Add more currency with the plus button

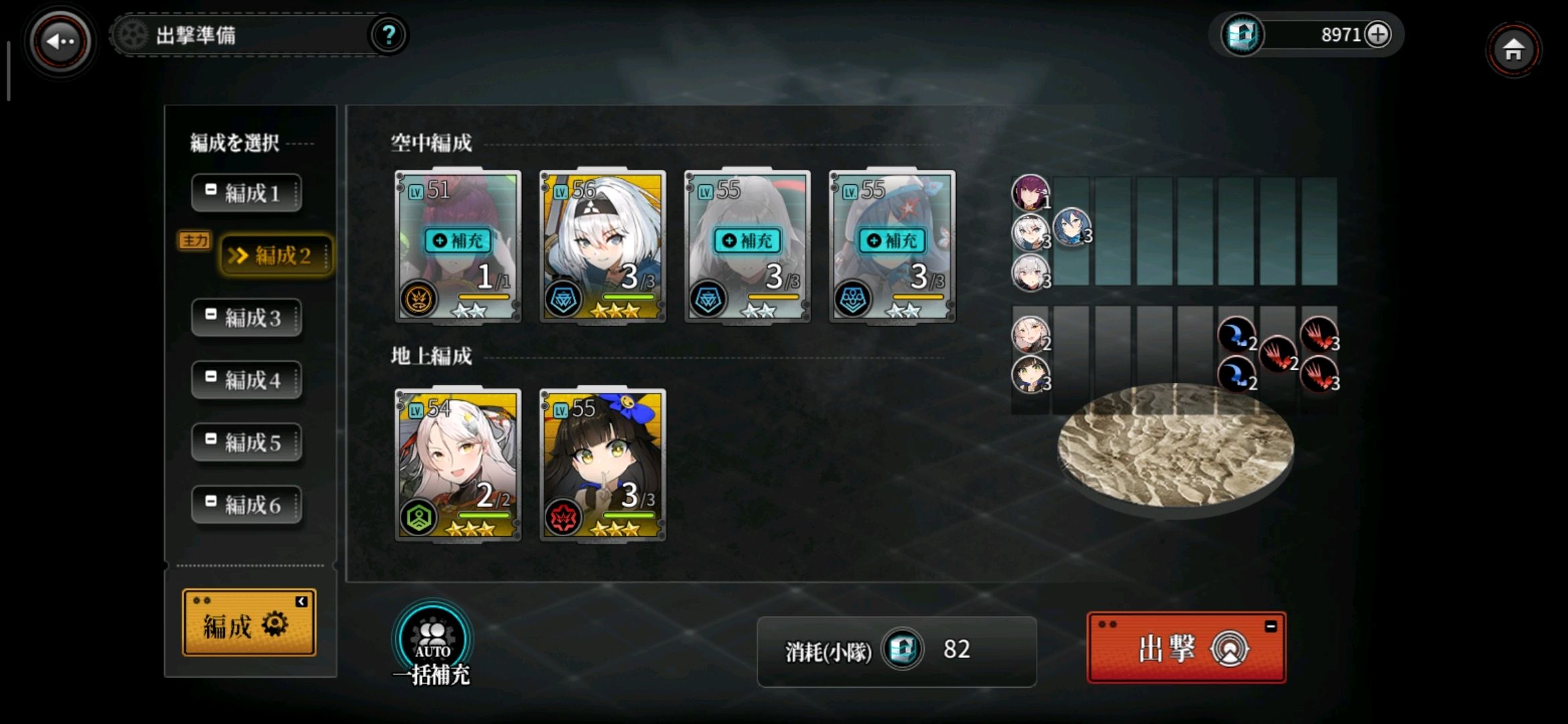pos(1378,34)
